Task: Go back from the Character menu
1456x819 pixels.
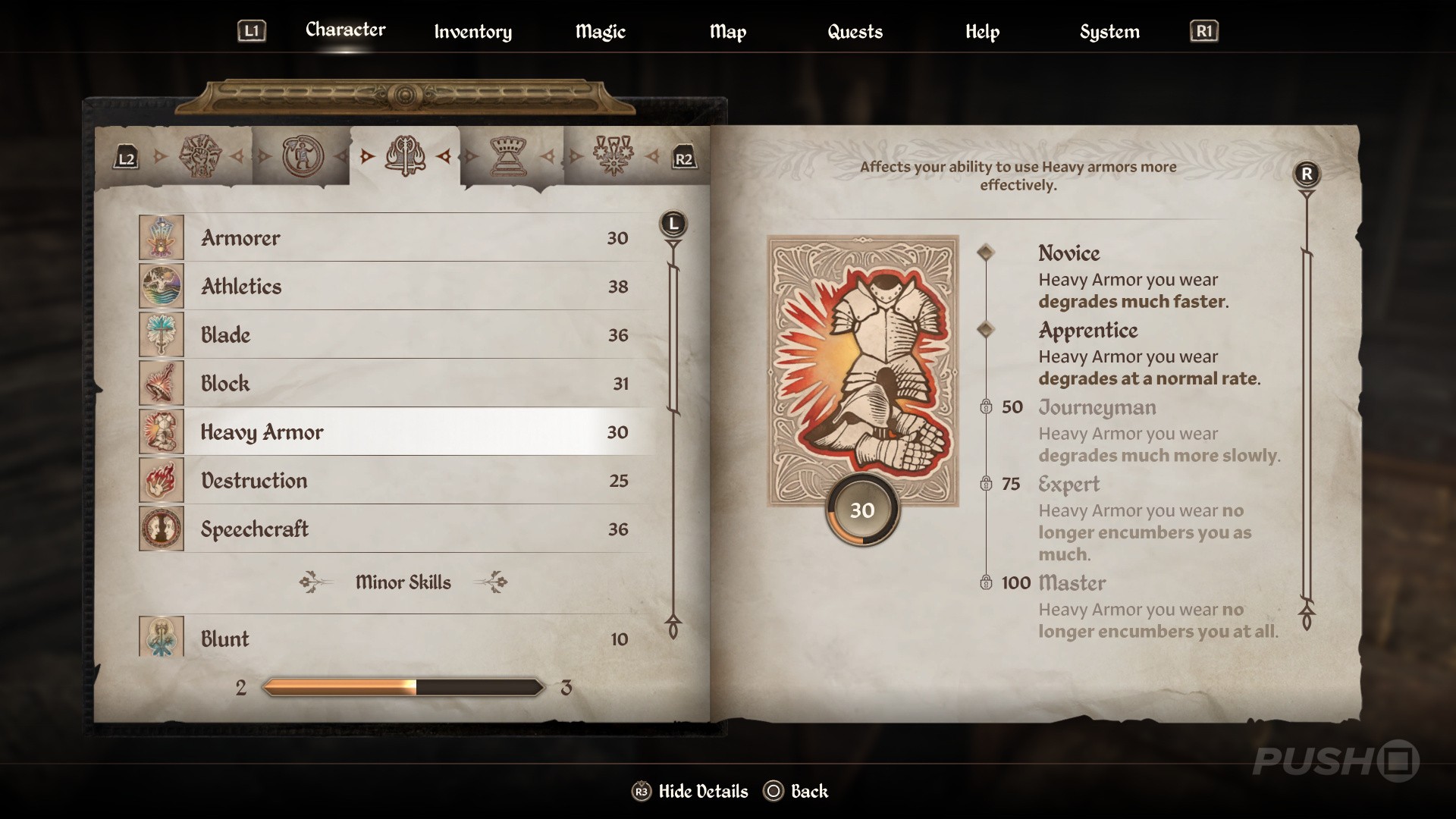Action: coord(796,792)
